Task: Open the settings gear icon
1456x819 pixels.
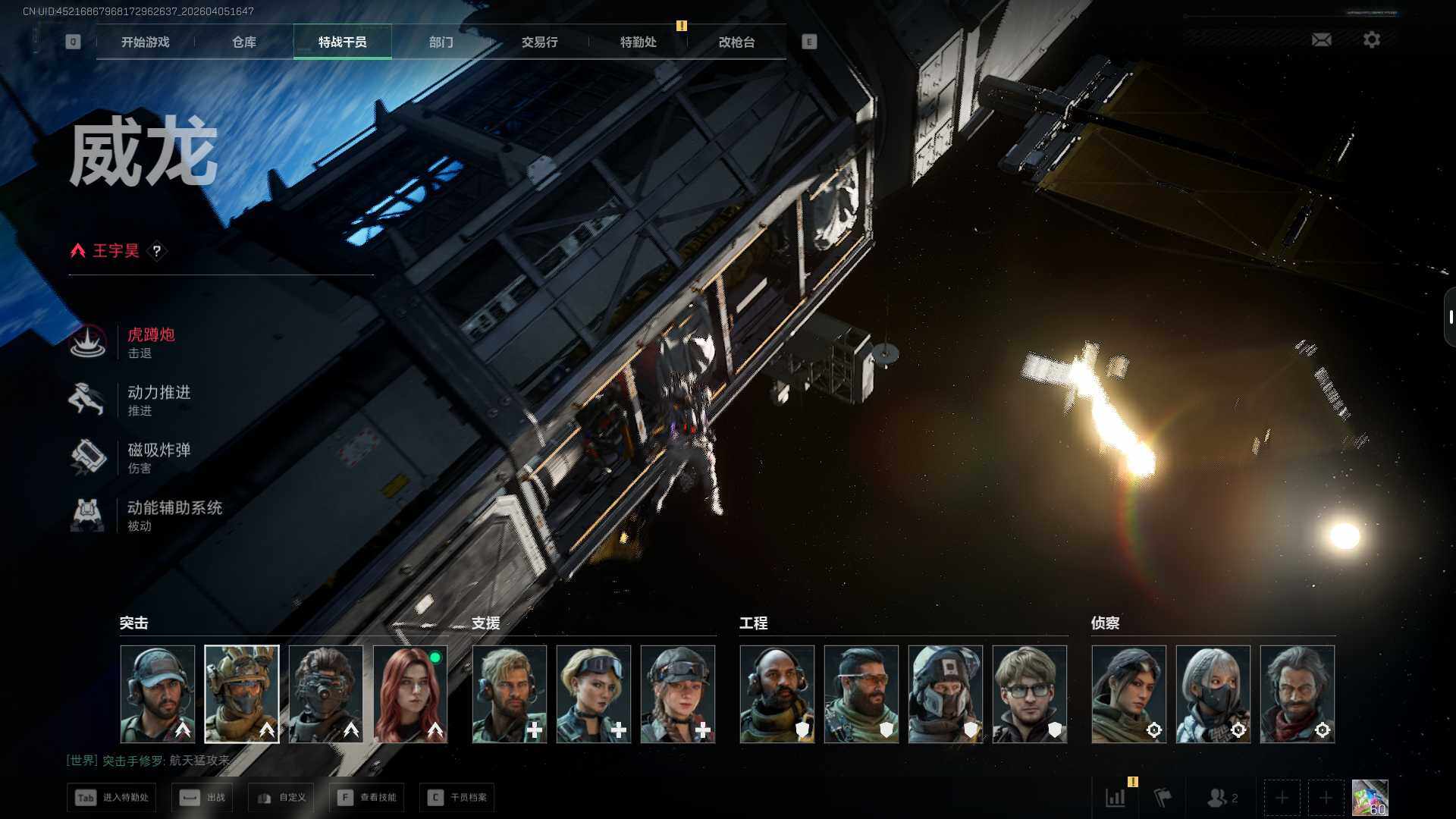Action: 1371,39
